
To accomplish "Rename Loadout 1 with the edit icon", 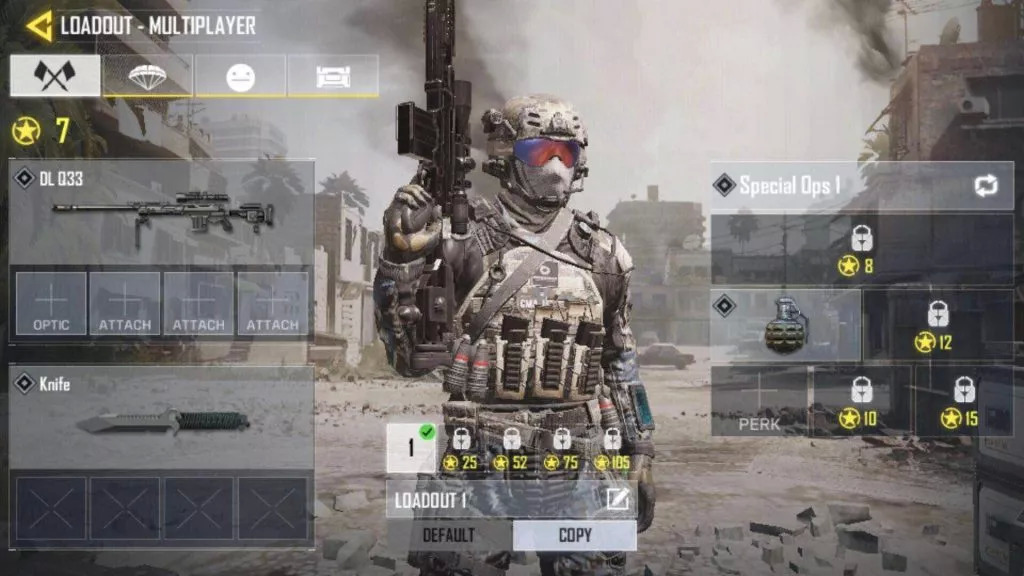I will click(x=617, y=498).
